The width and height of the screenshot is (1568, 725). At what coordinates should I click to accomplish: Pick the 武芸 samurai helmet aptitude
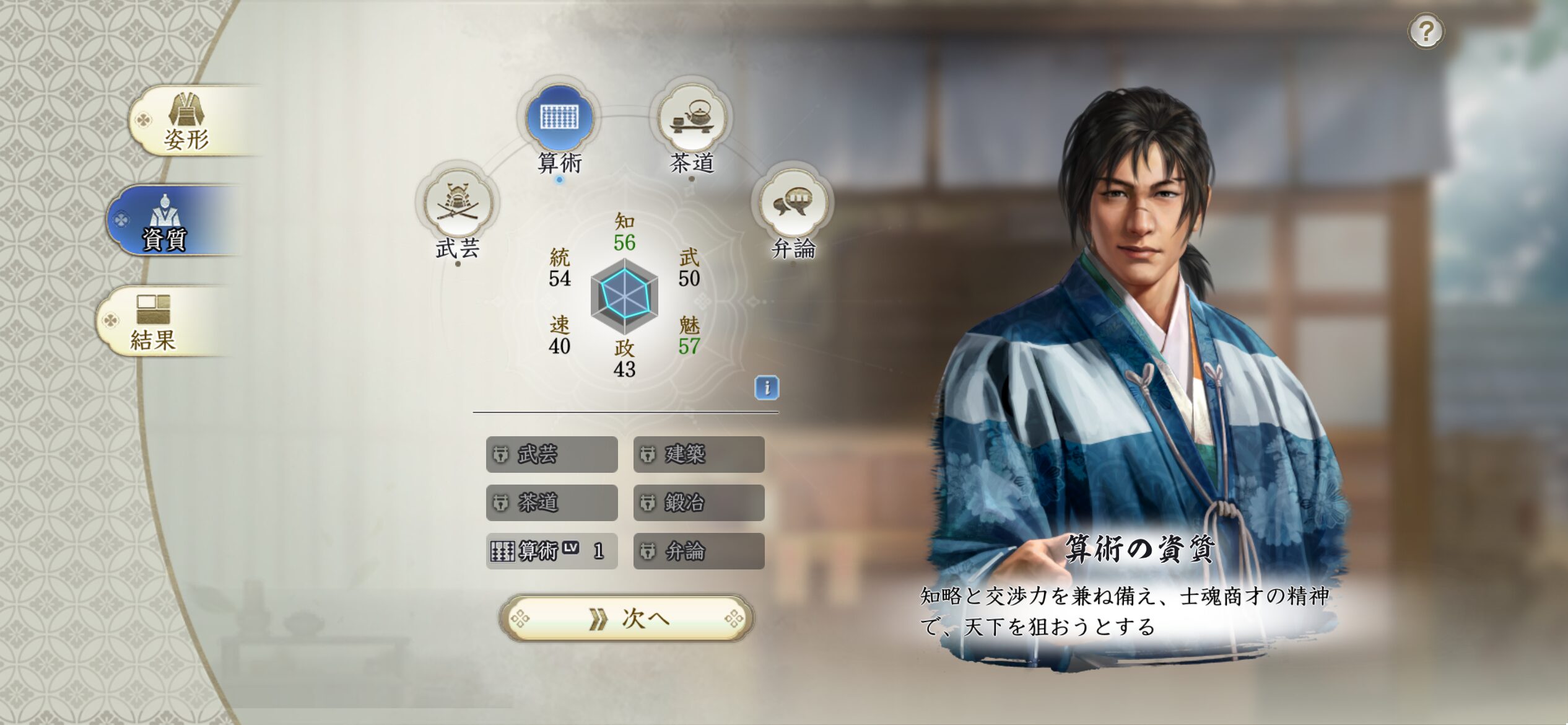[458, 204]
